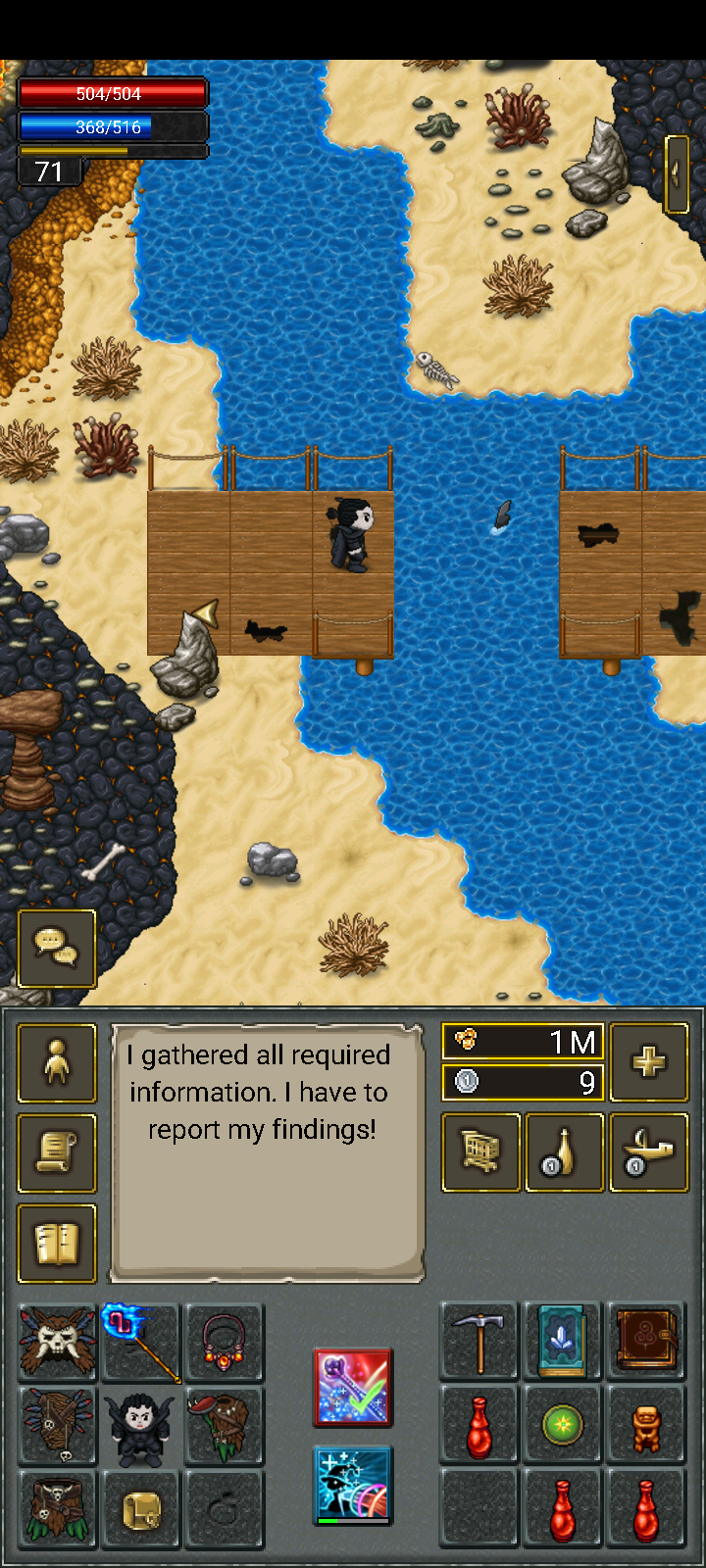Select the skull mask helmet slot
Image resolution: width=706 pixels, height=1568 pixels.
[58, 1343]
